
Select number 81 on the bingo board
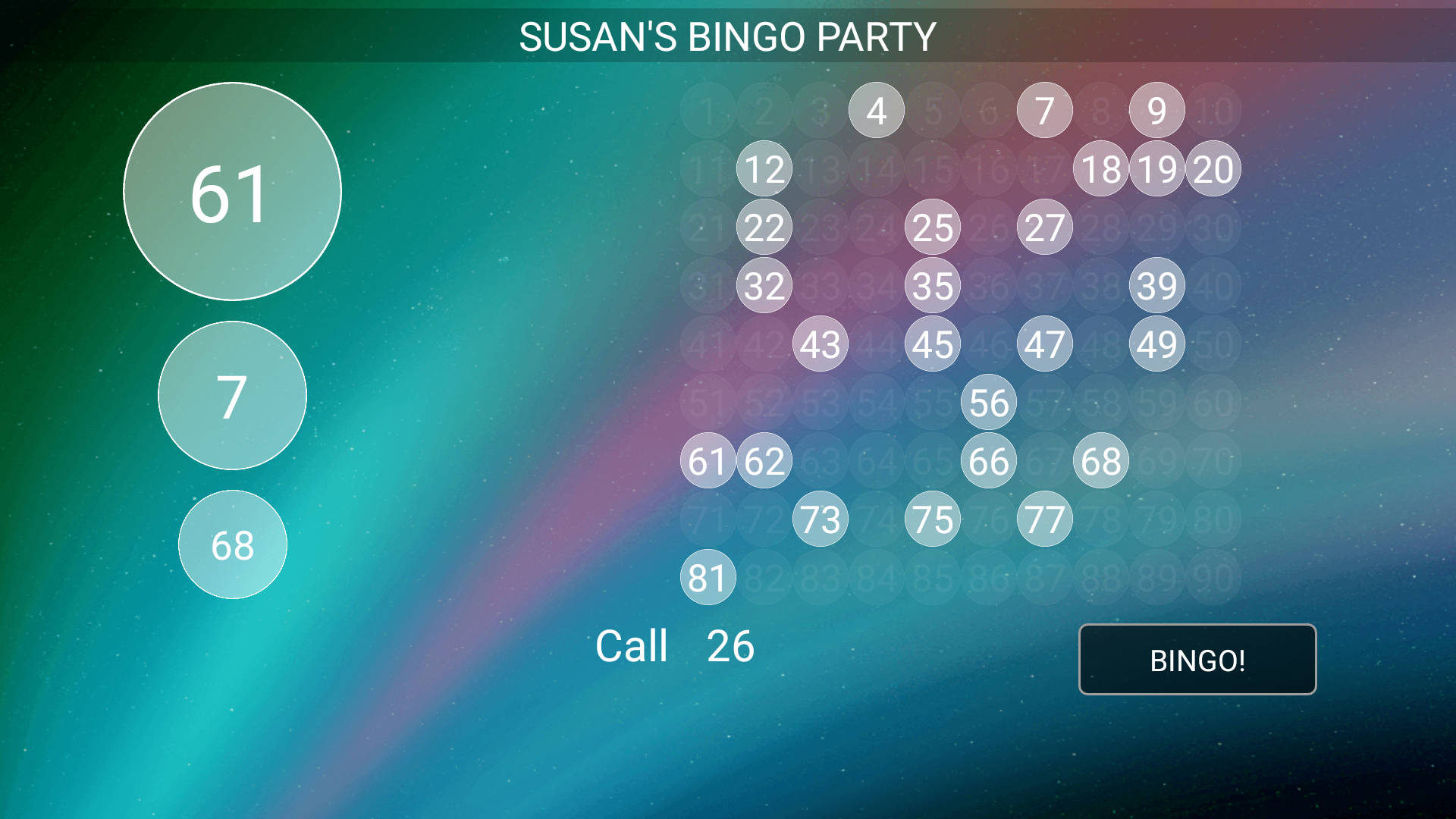(x=708, y=578)
